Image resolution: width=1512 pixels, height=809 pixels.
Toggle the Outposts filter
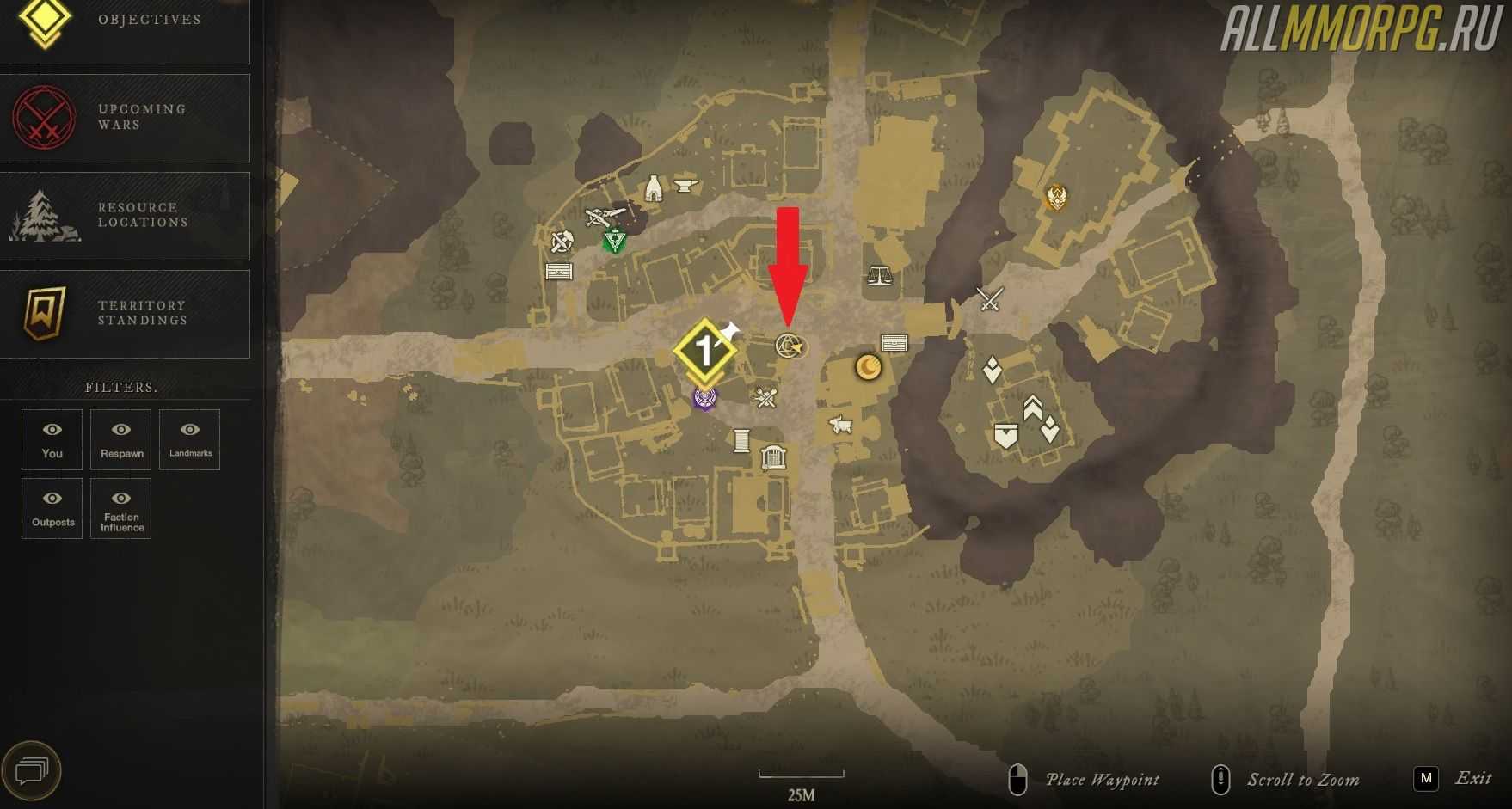click(52, 508)
